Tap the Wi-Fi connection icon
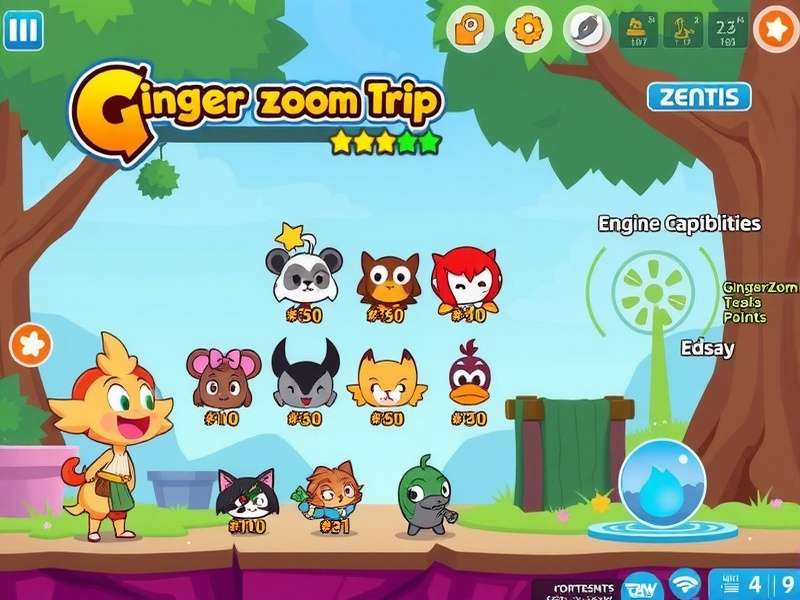 coord(685,584)
